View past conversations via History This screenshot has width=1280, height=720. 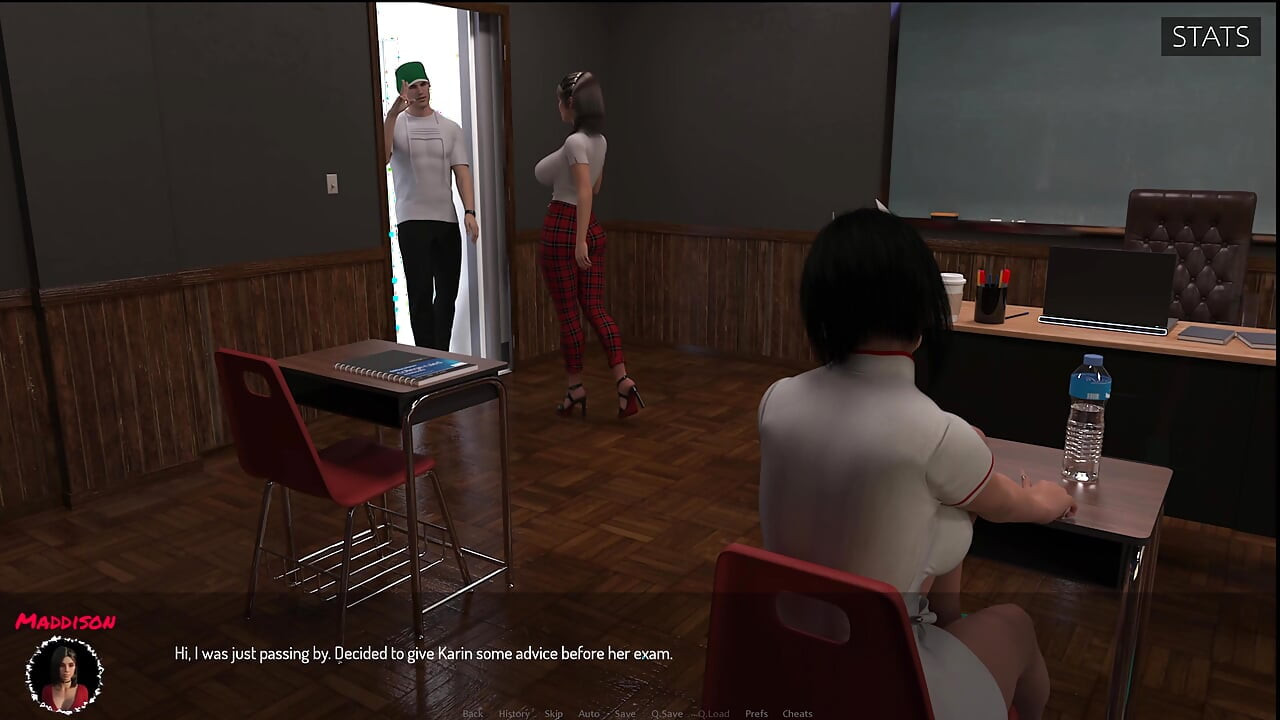coord(514,713)
